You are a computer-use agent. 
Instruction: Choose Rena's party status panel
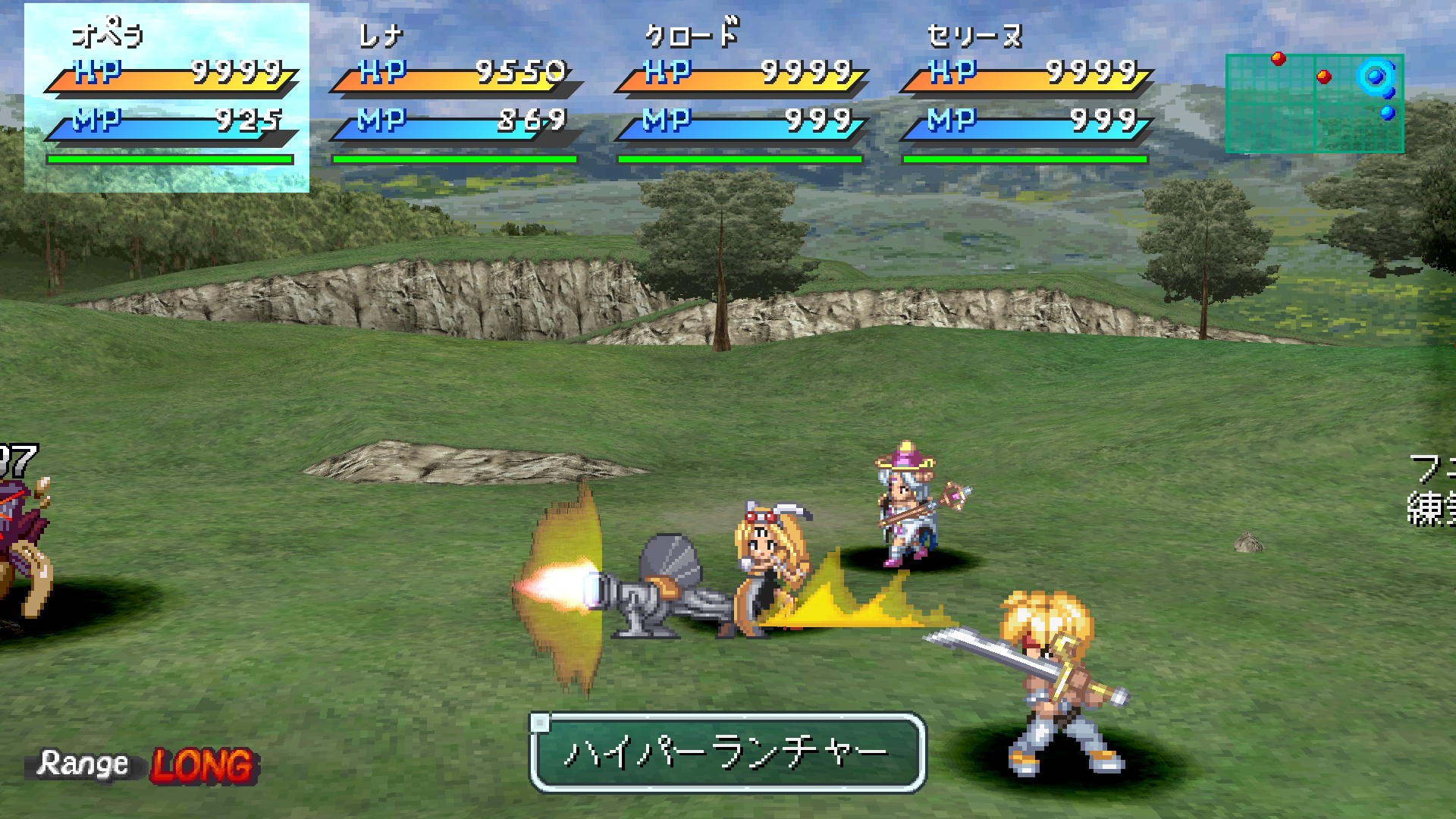455,97
